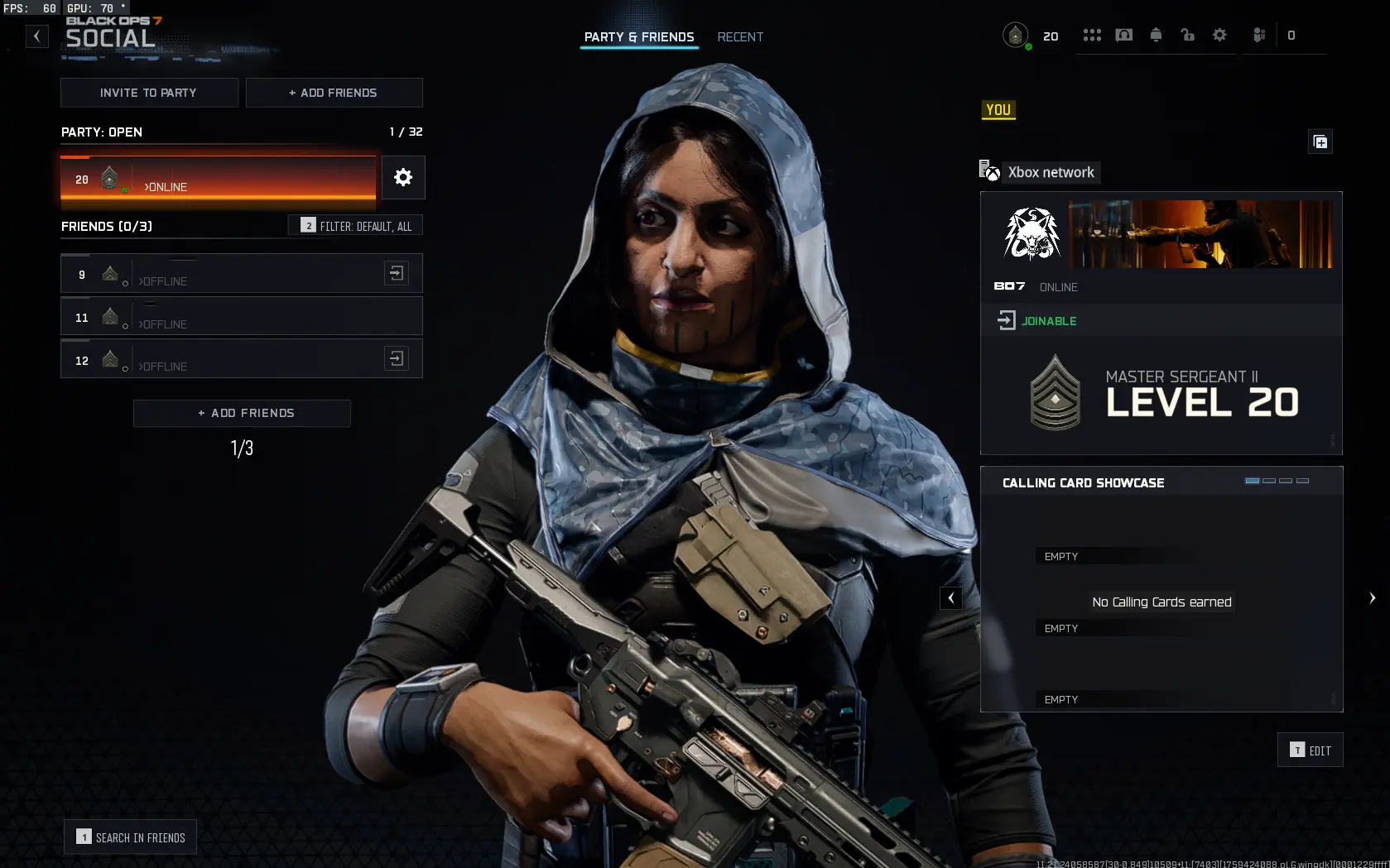Toggle friends filter from DEFAULT, ALL
This screenshot has width=1390, height=868.
(356, 225)
